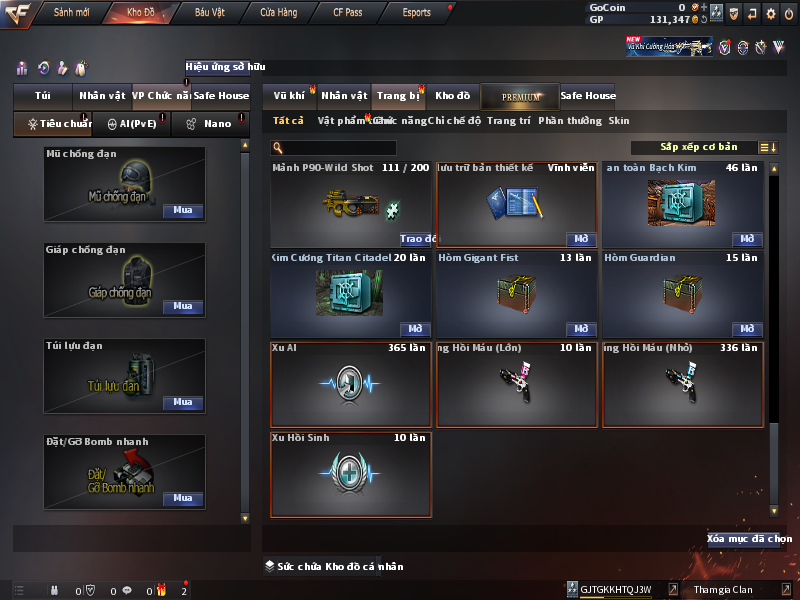The height and width of the screenshot is (600, 800).
Task: Select the Xu Hồi Sinh revive coin
Action: pos(351,474)
